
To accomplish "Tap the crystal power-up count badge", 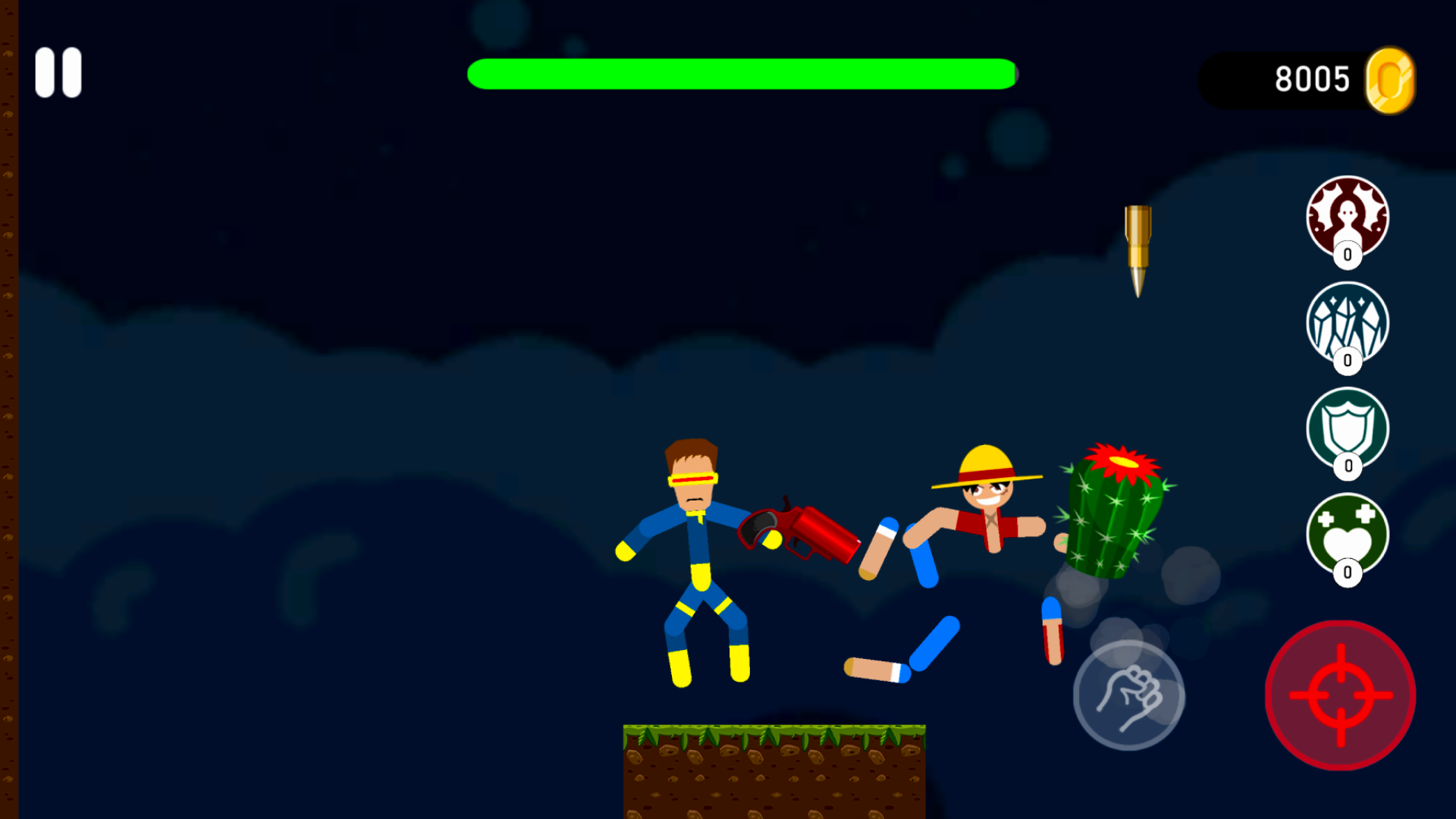I will pos(1346,361).
